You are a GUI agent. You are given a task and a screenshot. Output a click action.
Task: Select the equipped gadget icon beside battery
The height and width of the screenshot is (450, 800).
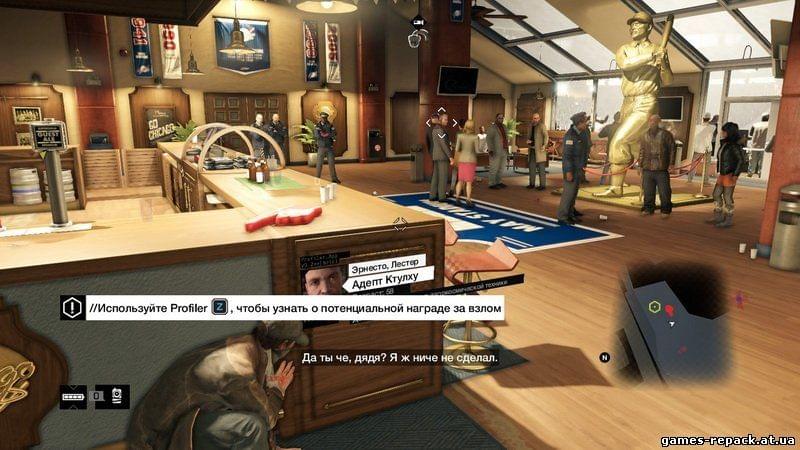tap(118, 396)
